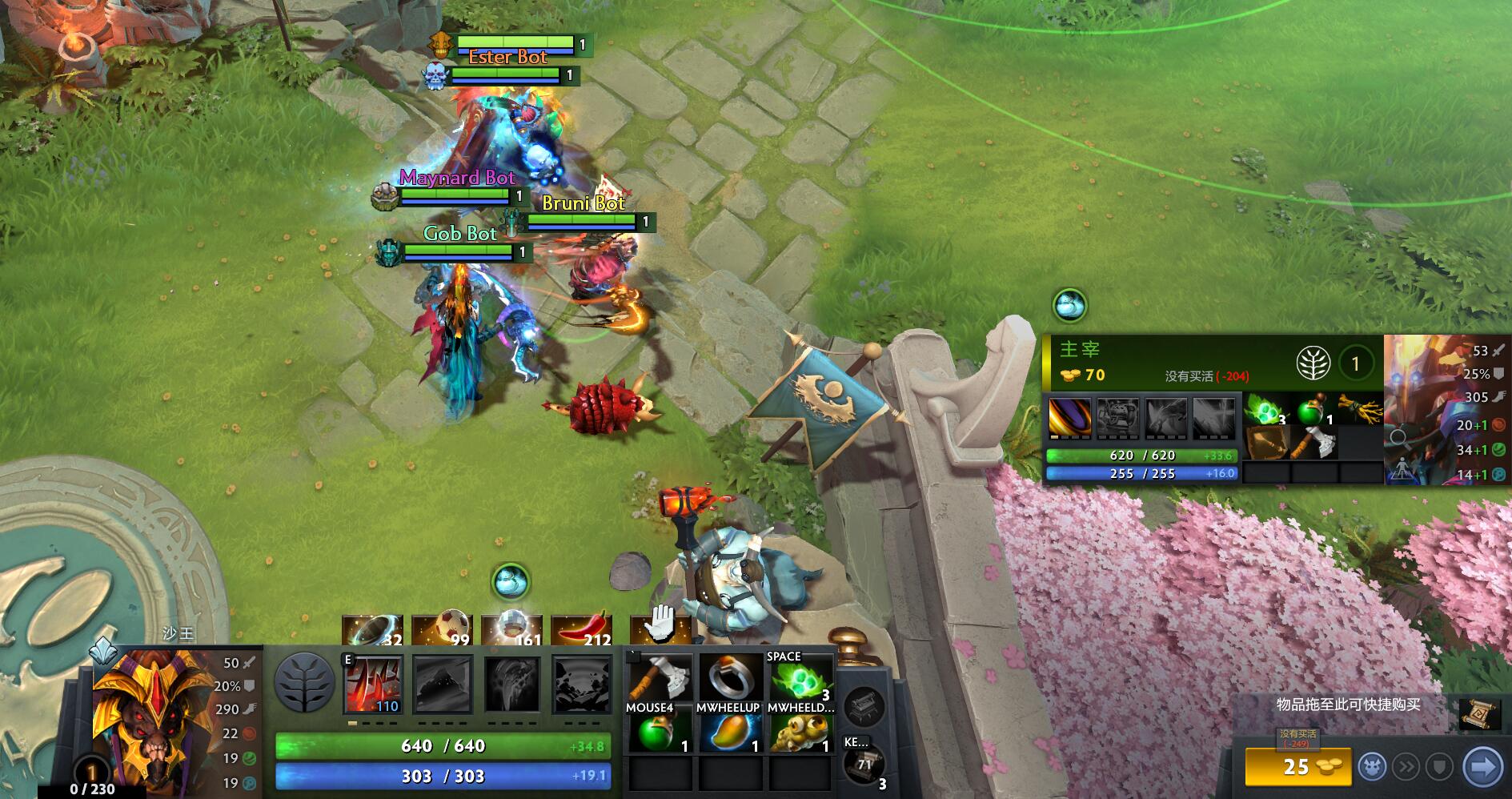Activate the Burrowstrike ability
1512x799 pixels.
point(373,685)
